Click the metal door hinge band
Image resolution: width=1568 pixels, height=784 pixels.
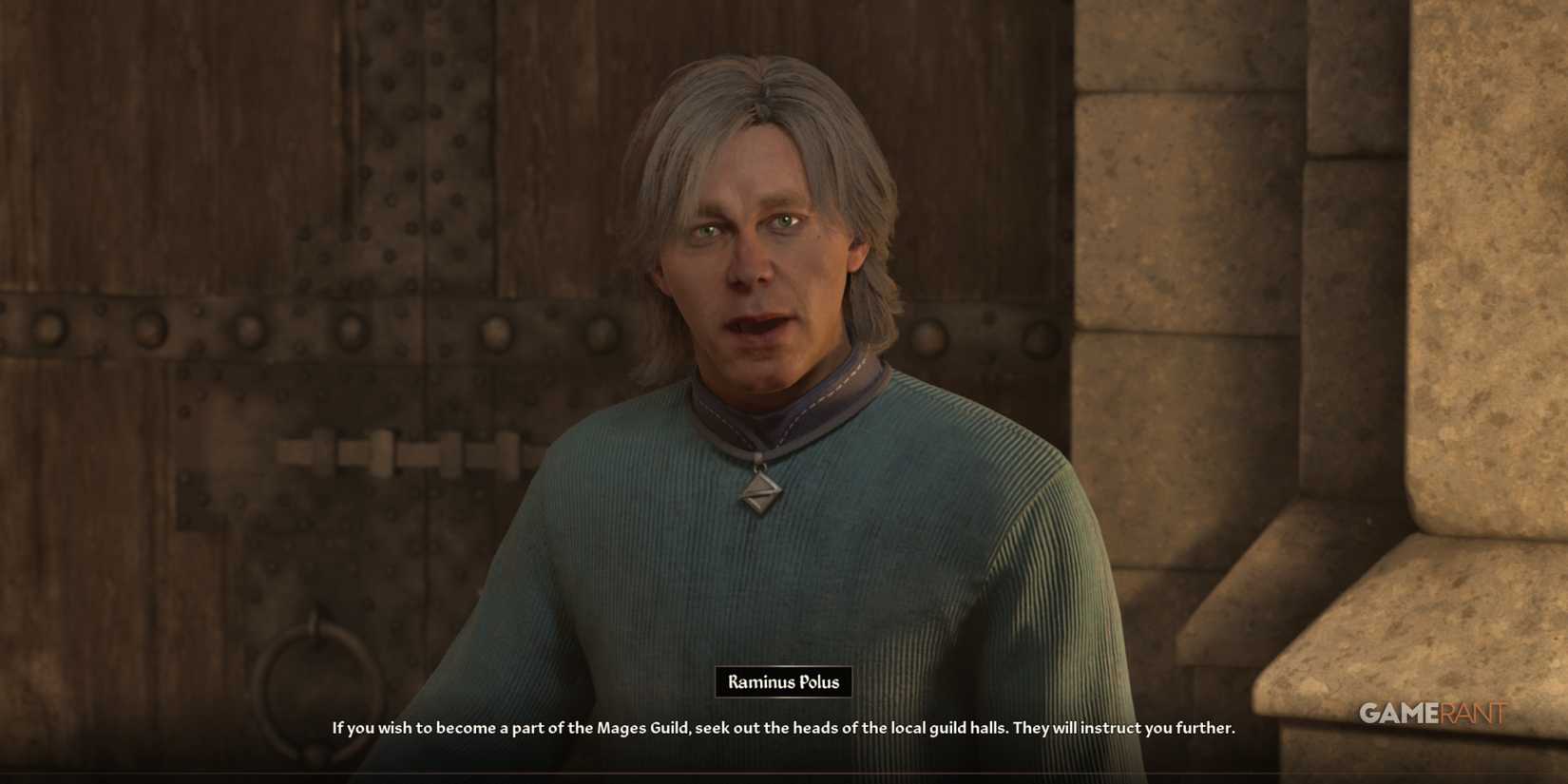pos(238,333)
